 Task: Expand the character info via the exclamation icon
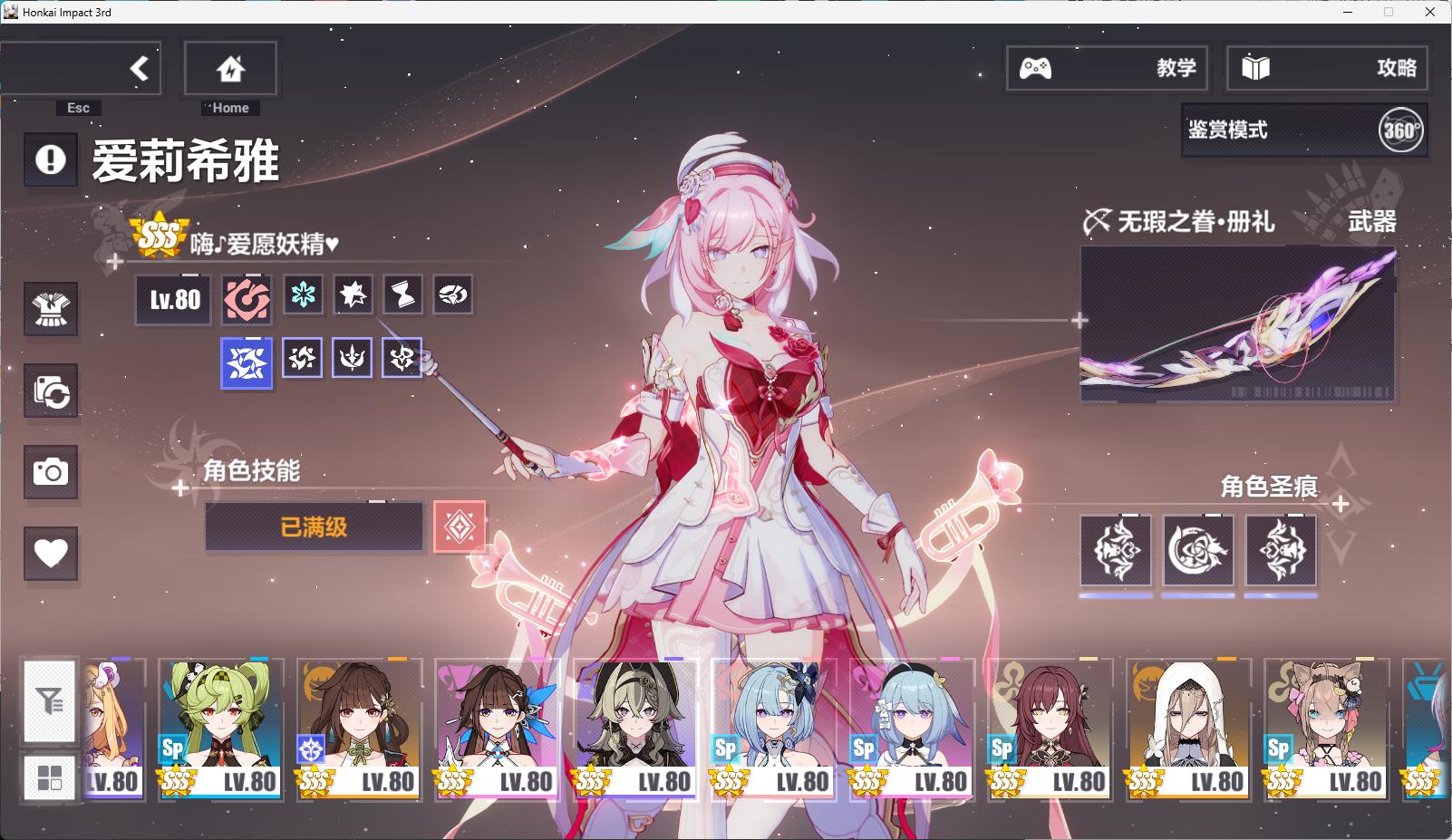(51, 160)
